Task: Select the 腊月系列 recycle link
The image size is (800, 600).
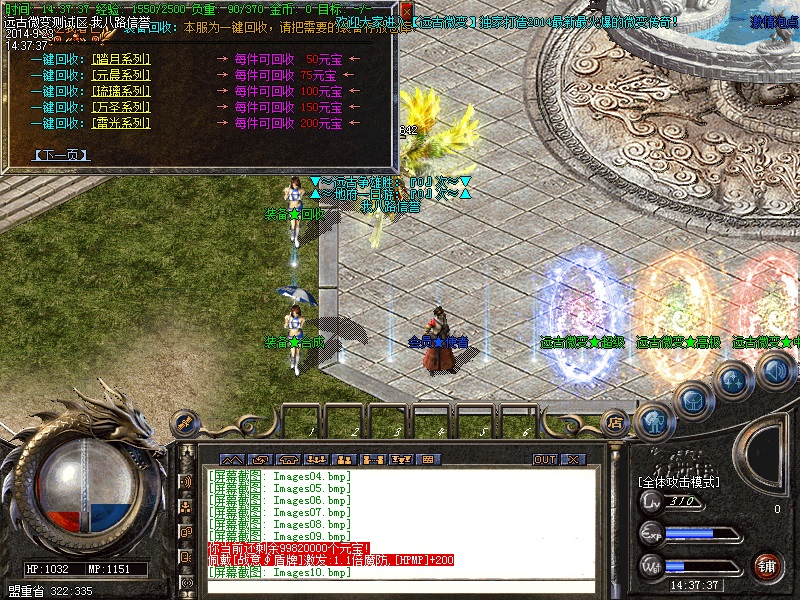Action: (120, 59)
